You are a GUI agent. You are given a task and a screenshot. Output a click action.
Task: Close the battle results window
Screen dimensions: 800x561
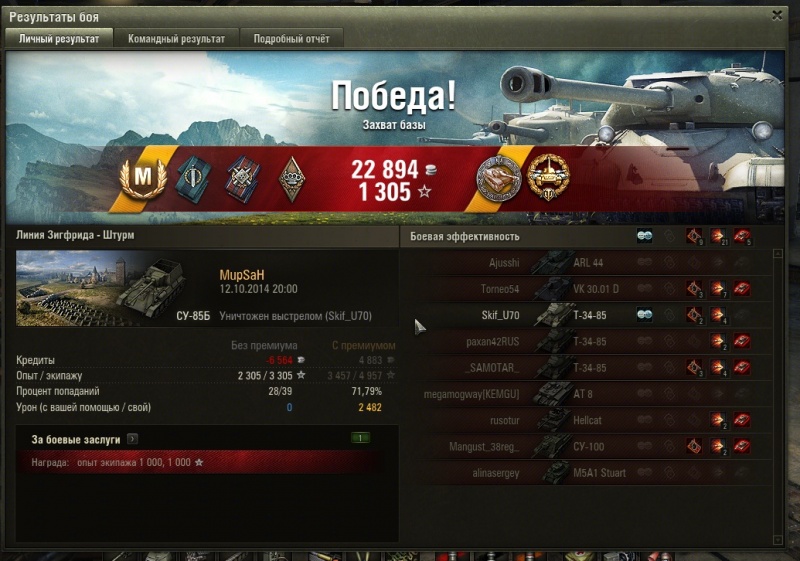click(x=777, y=15)
